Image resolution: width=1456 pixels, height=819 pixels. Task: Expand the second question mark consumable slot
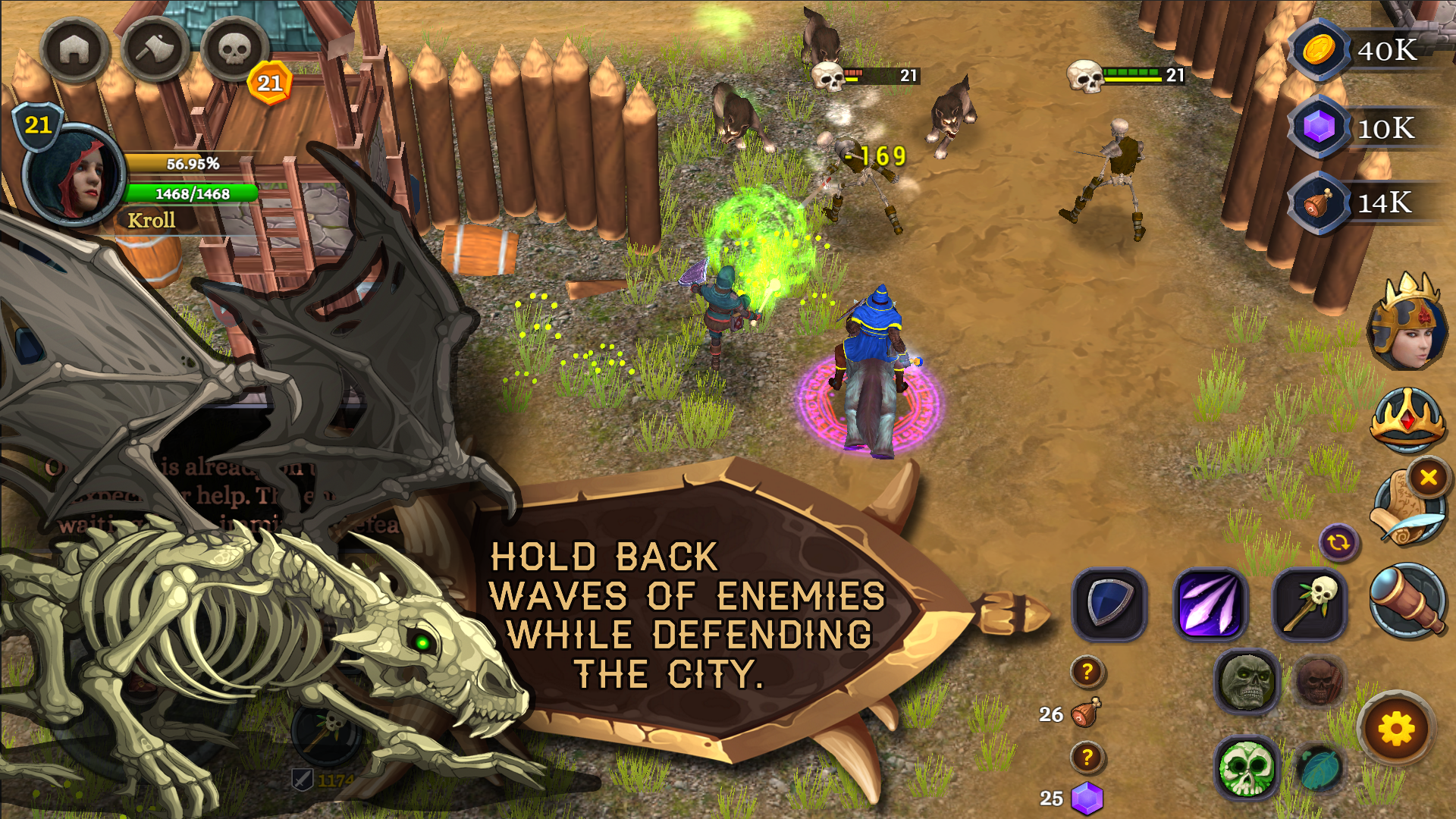(x=1087, y=758)
